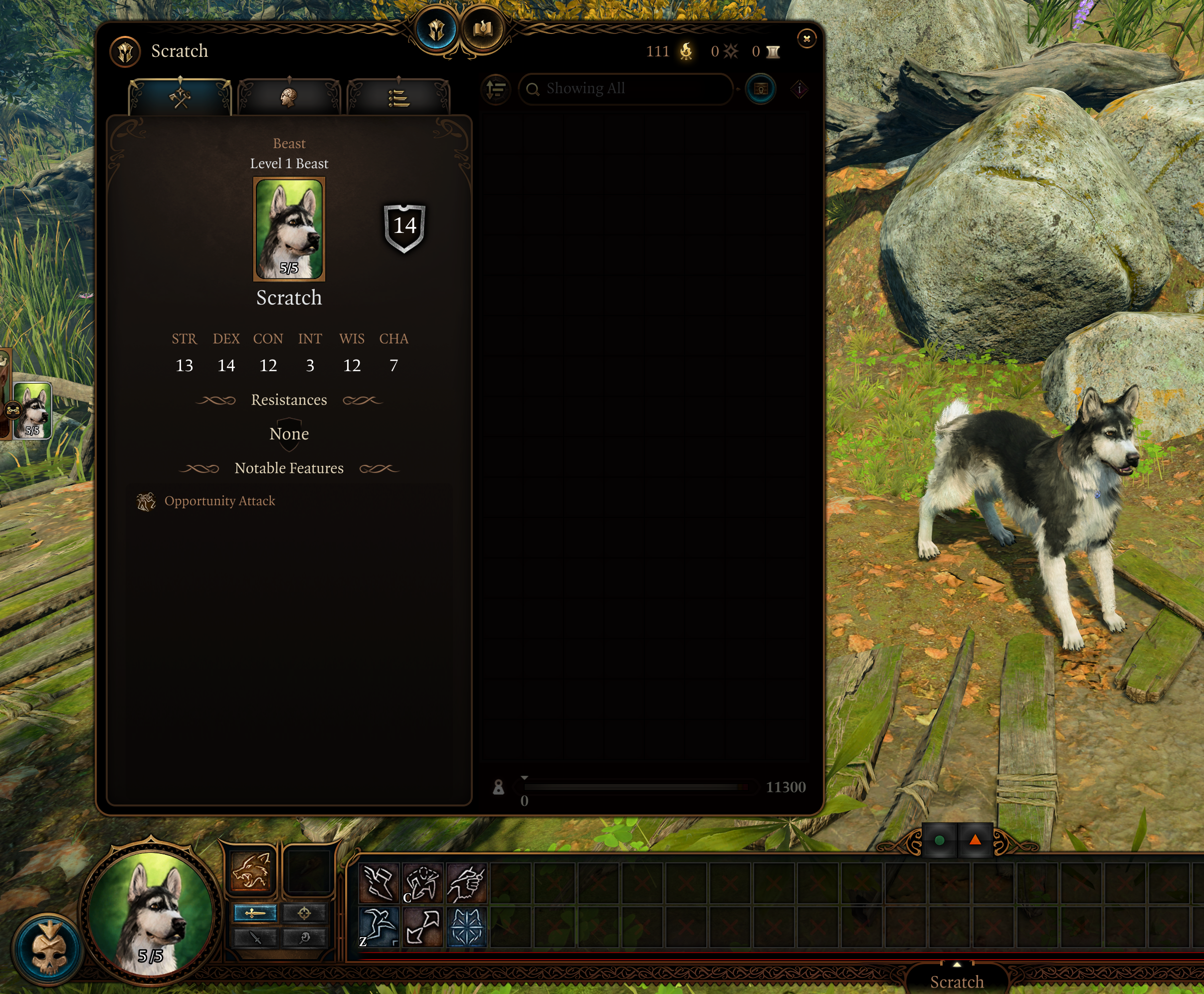Select Scratch's party portrait on the left edge
This screenshot has height=994, width=1204.
coord(32,410)
